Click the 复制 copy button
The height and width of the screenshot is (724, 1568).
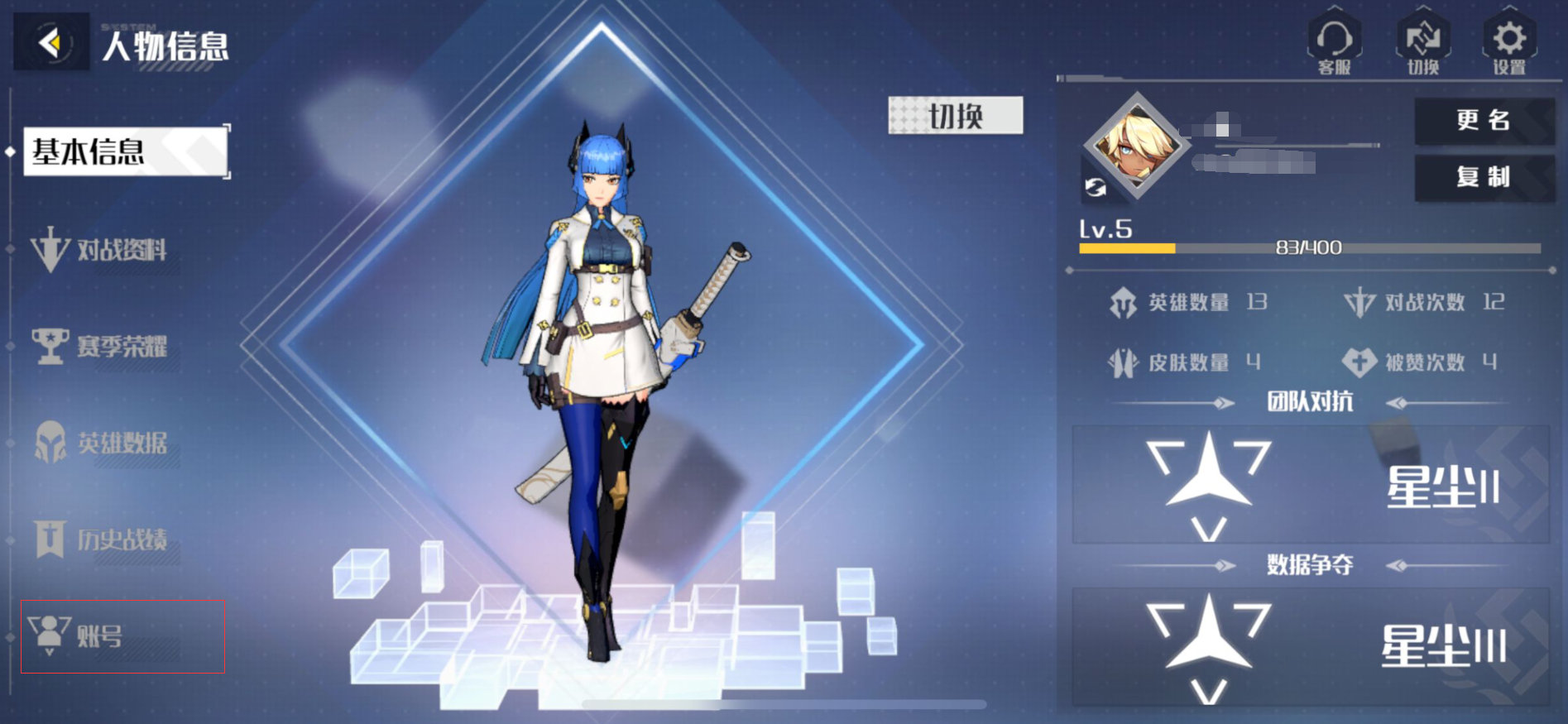coord(1484,177)
